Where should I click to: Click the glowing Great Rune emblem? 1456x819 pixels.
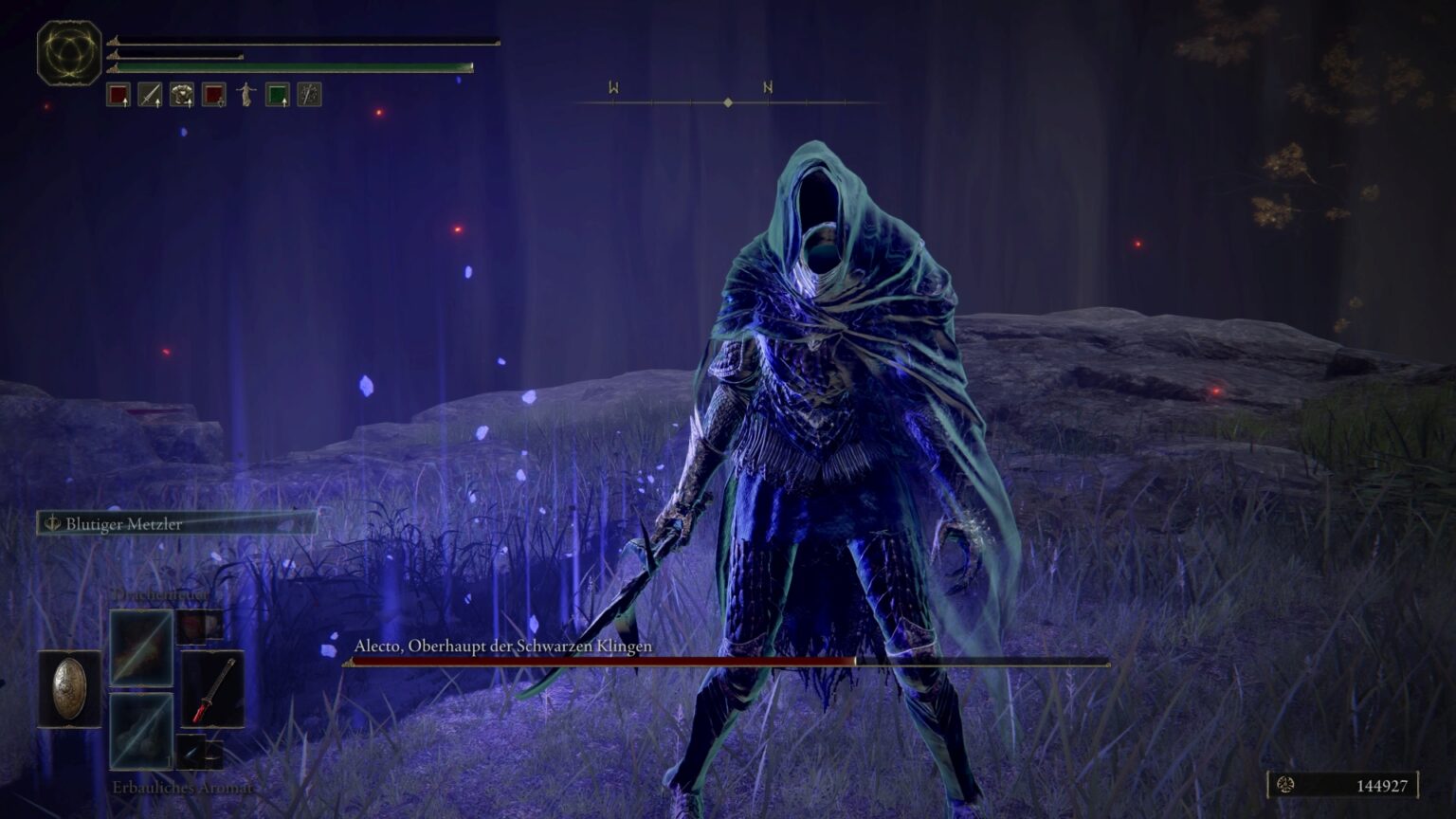point(69,52)
